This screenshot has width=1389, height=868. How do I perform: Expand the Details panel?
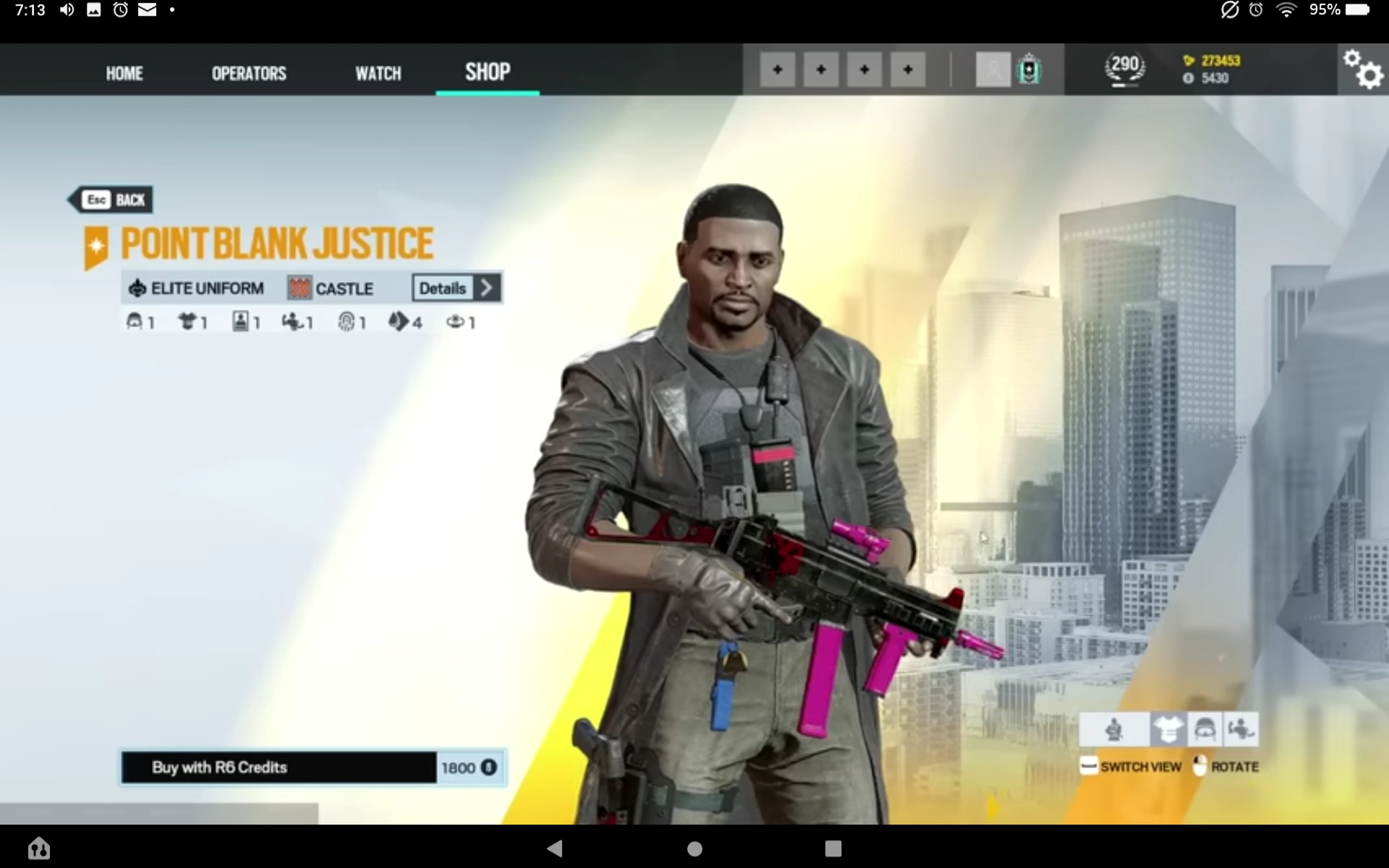[455, 288]
